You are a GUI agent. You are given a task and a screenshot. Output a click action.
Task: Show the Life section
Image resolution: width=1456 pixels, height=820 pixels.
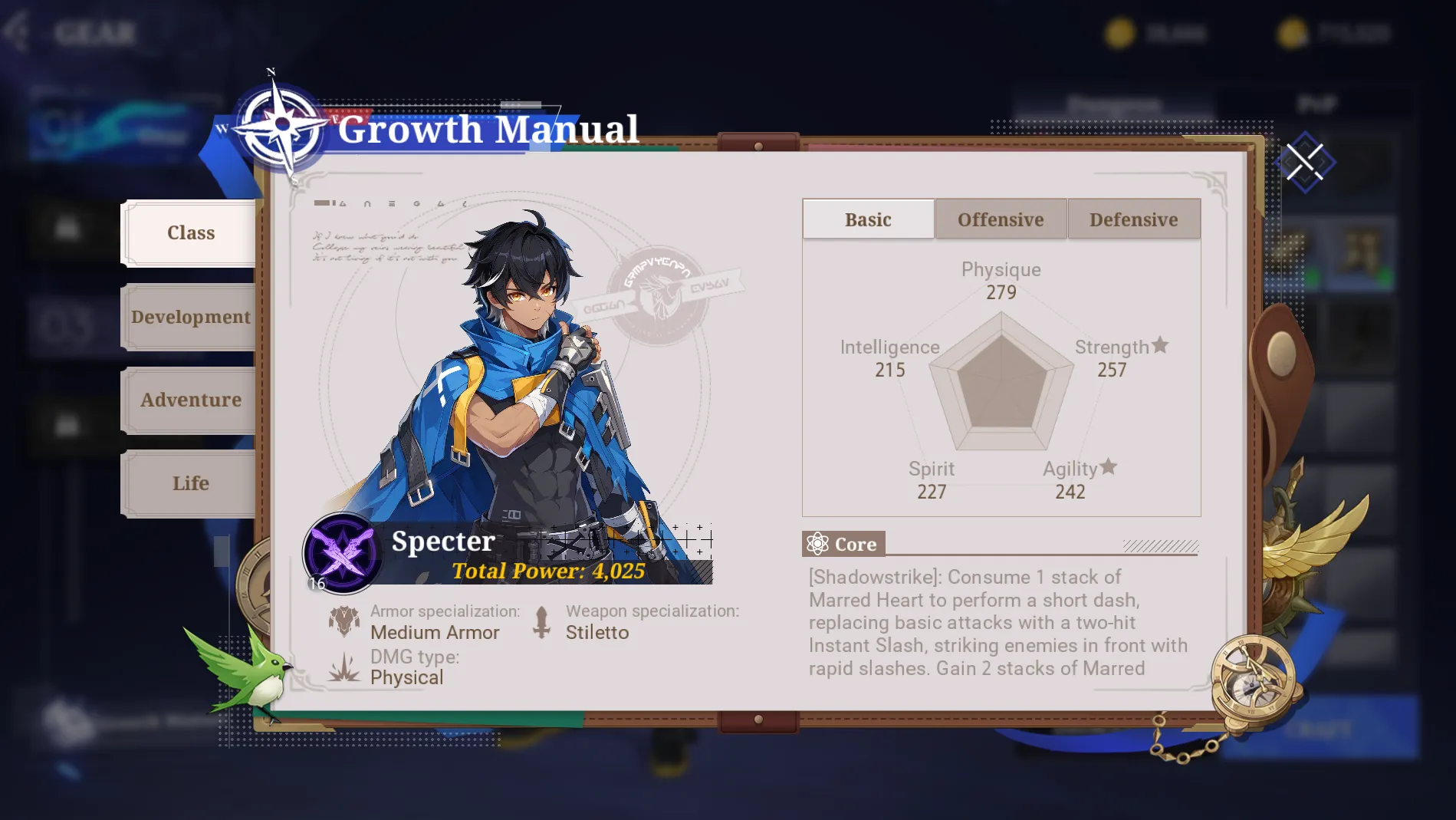tap(190, 483)
